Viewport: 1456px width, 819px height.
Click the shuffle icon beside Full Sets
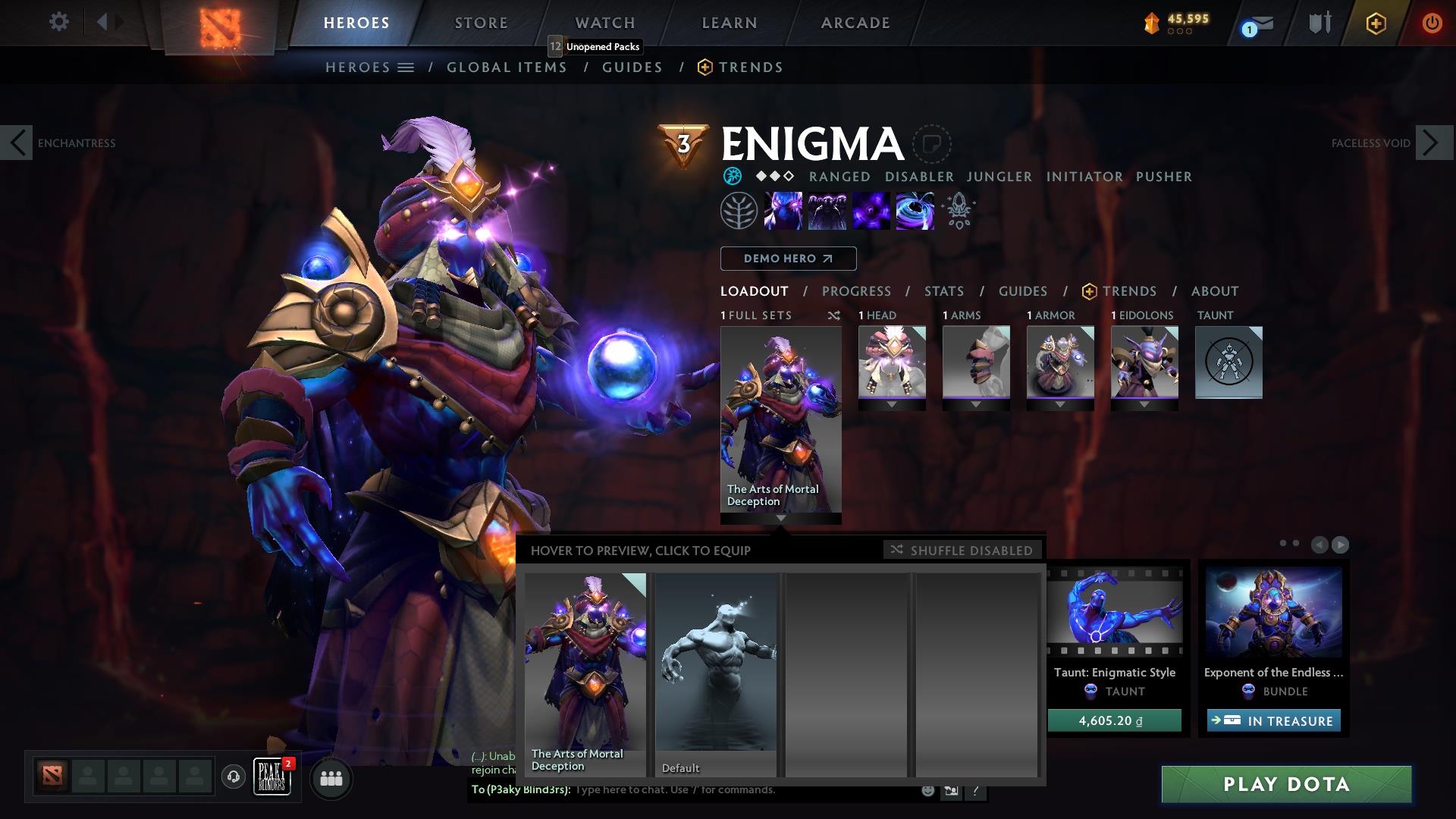tap(834, 315)
